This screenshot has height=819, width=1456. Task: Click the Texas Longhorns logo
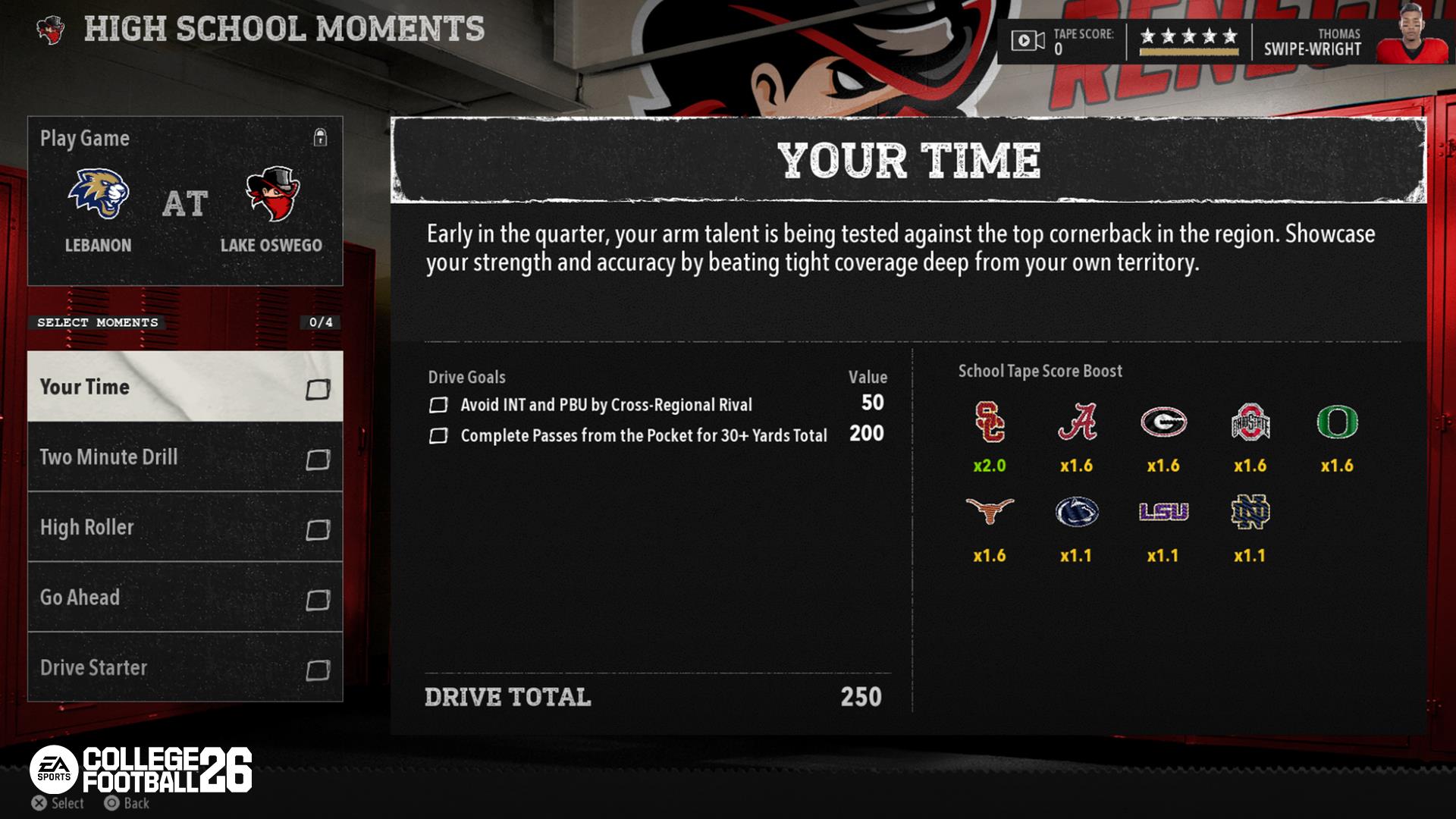click(x=990, y=512)
